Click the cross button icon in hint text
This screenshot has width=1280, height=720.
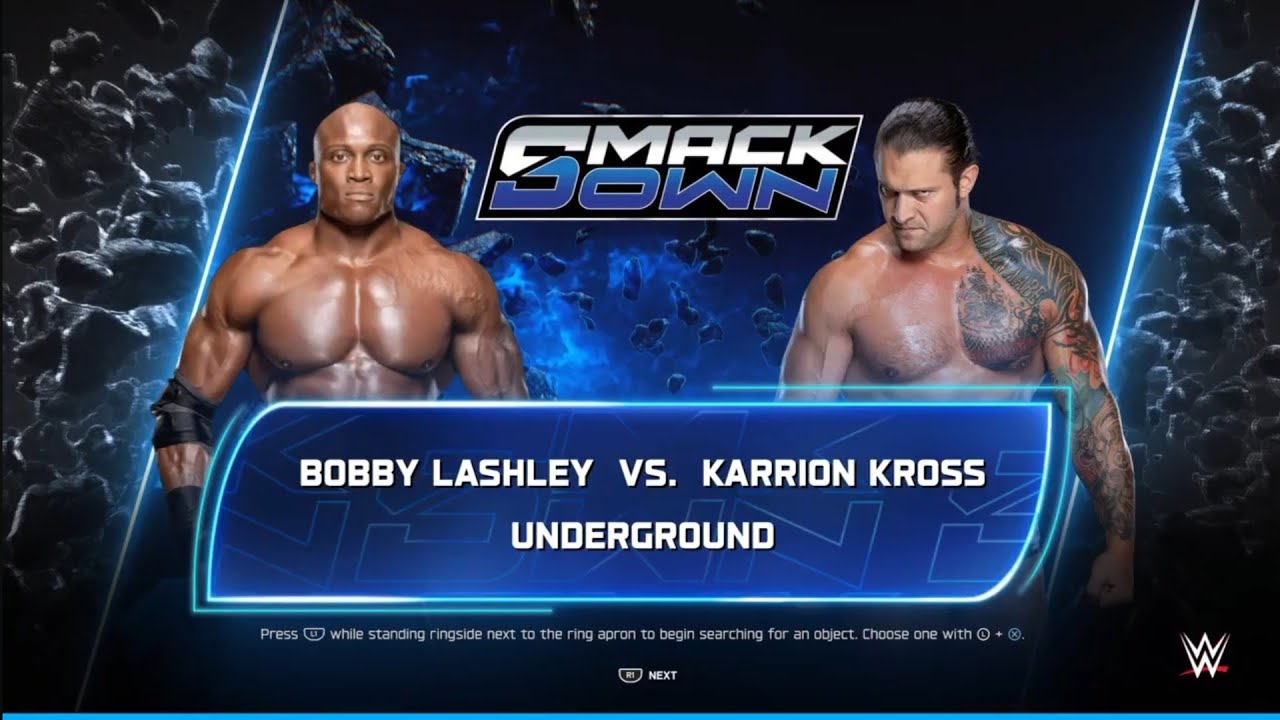pos(1014,634)
